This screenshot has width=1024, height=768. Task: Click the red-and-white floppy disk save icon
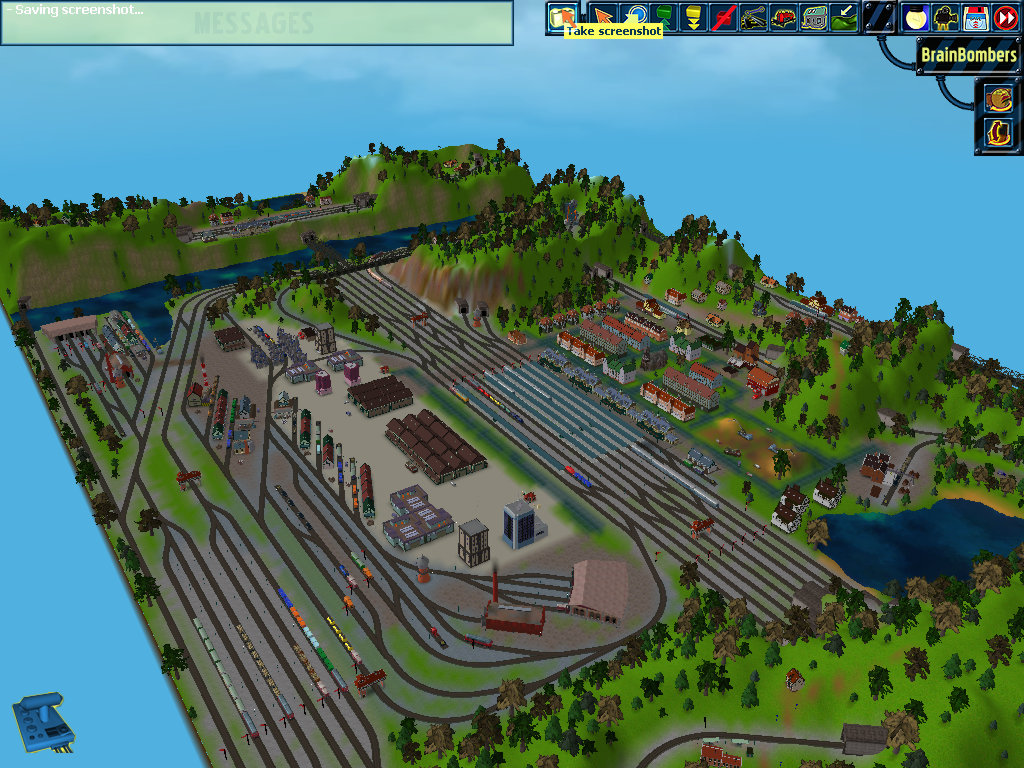(x=975, y=17)
